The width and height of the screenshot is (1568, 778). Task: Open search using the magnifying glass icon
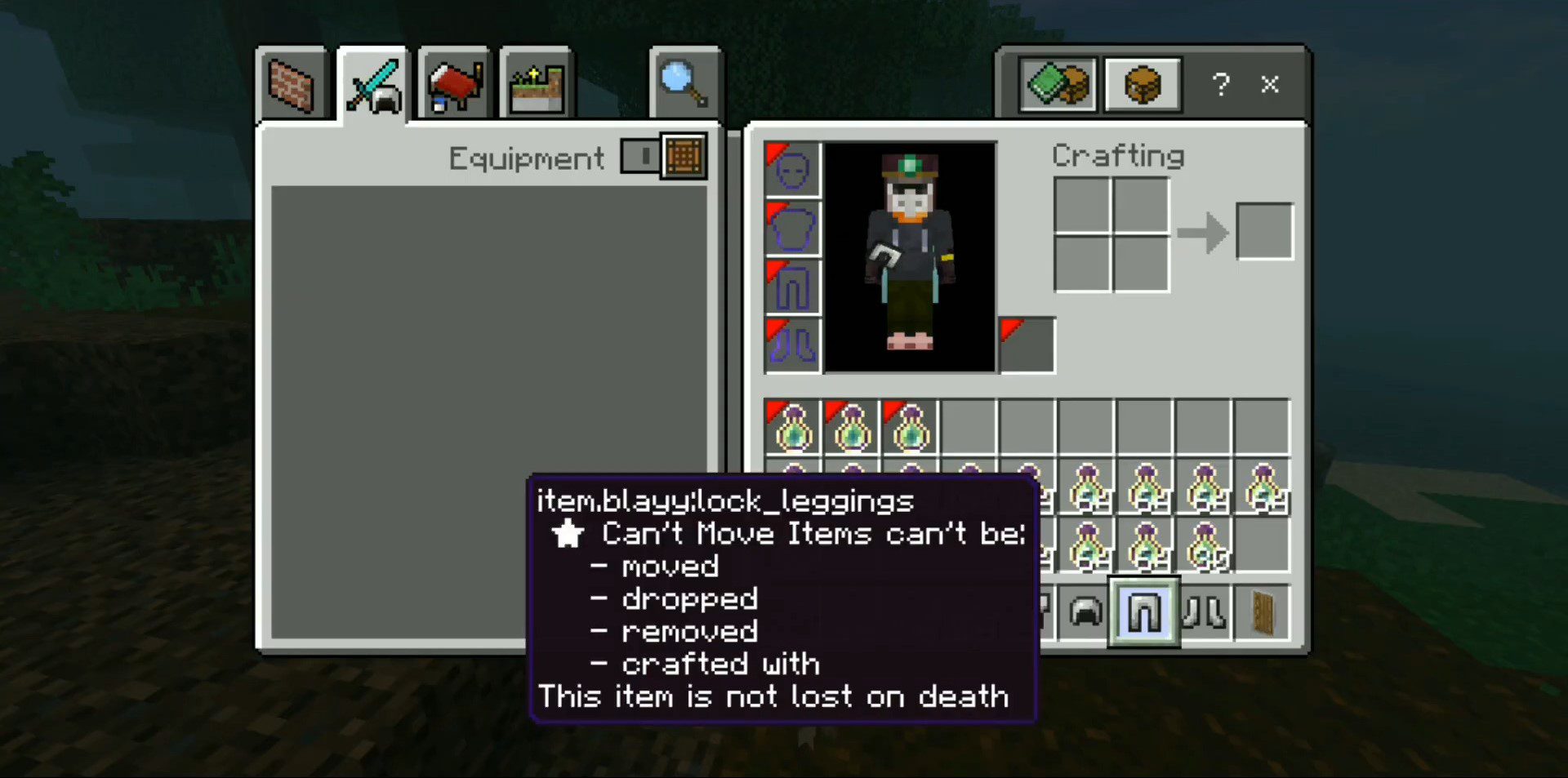pos(684,82)
